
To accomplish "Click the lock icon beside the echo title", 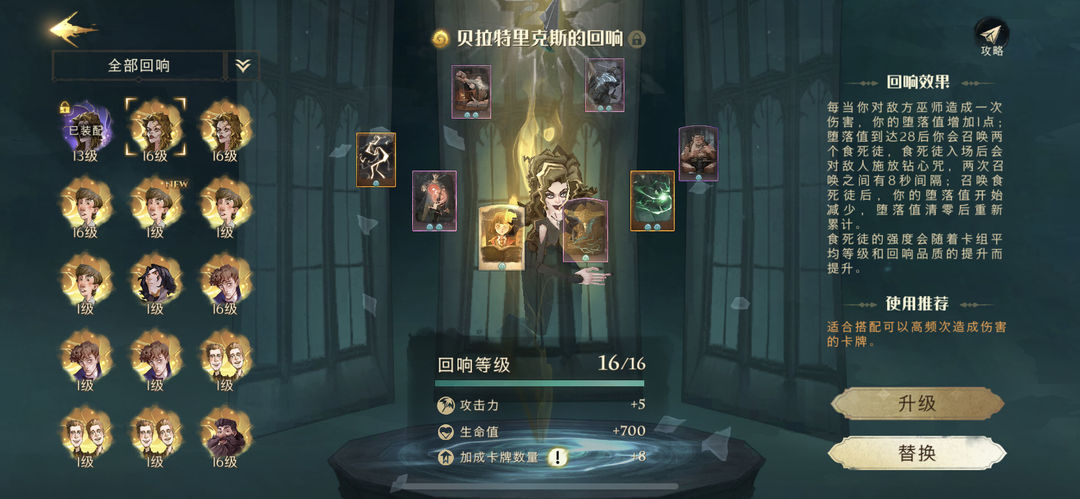I will coord(637,39).
